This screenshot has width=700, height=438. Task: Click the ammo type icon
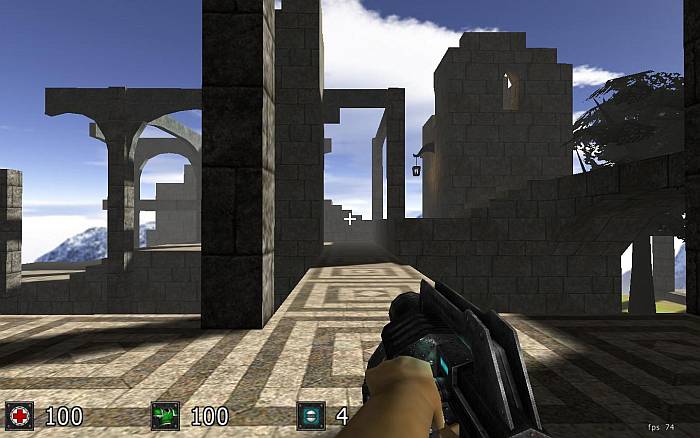(311, 416)
